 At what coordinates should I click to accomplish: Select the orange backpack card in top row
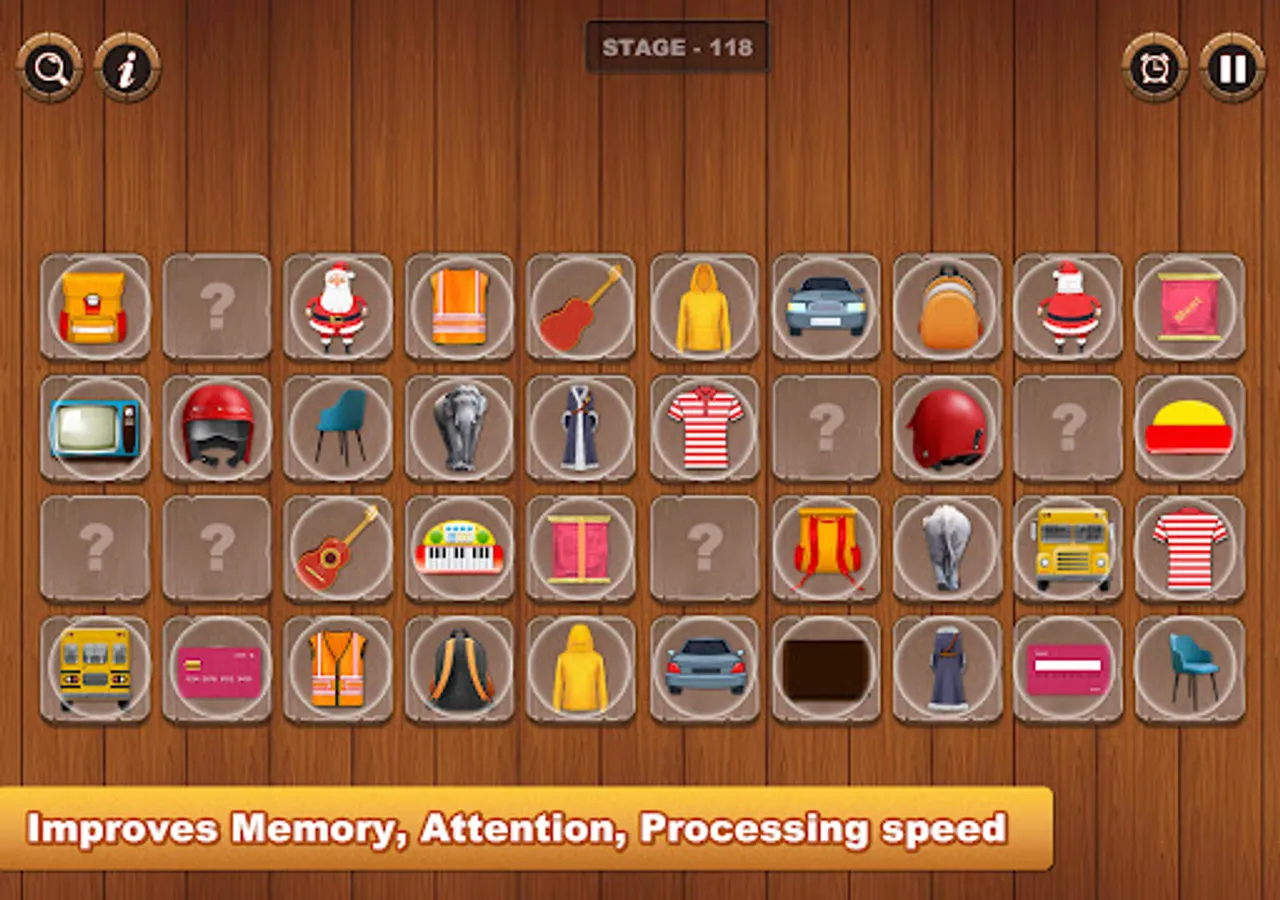tap(947, 306)
